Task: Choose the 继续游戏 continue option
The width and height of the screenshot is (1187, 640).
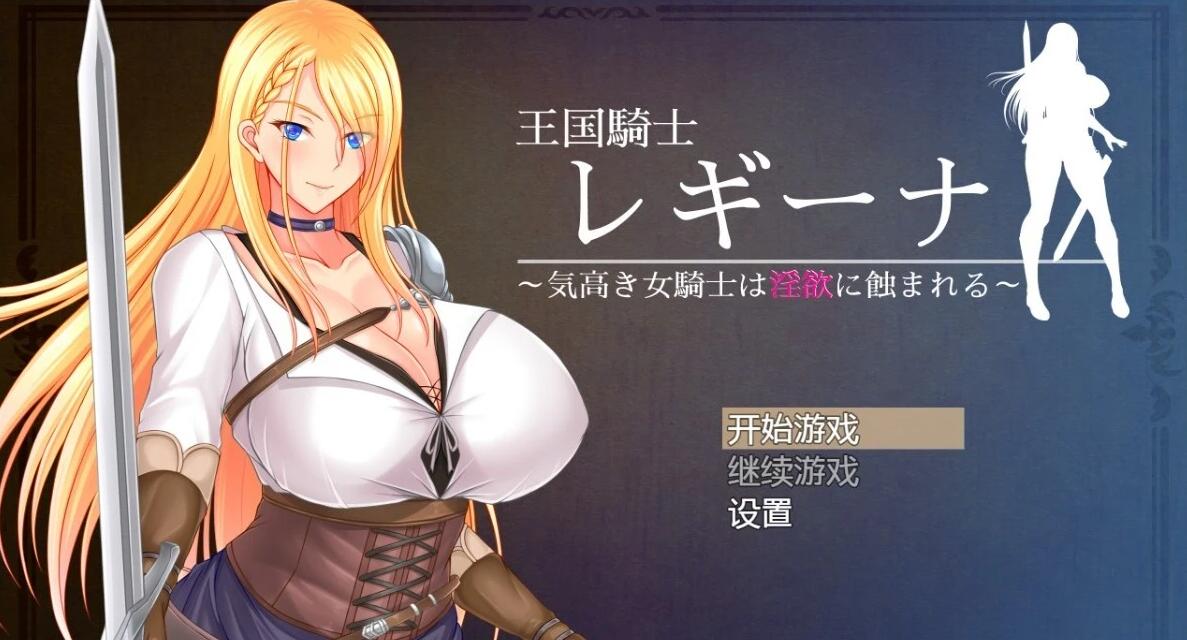Action: 792,471
